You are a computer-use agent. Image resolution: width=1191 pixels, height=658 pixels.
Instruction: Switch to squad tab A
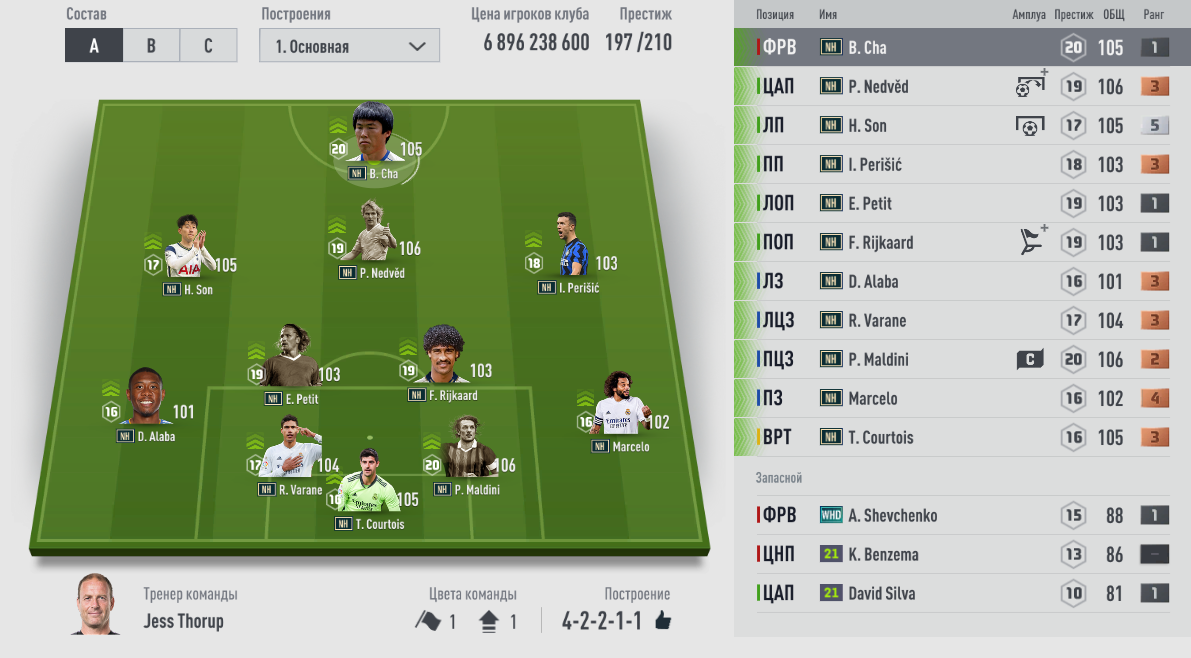[x=94, y=46]
